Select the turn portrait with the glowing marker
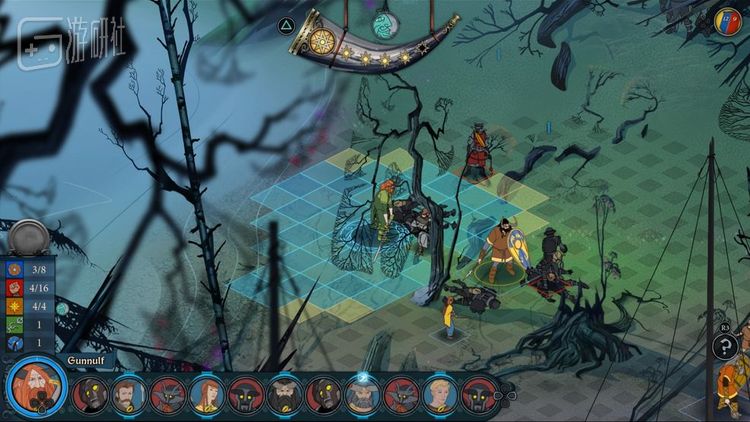750x422 pixels. point(362,395)
